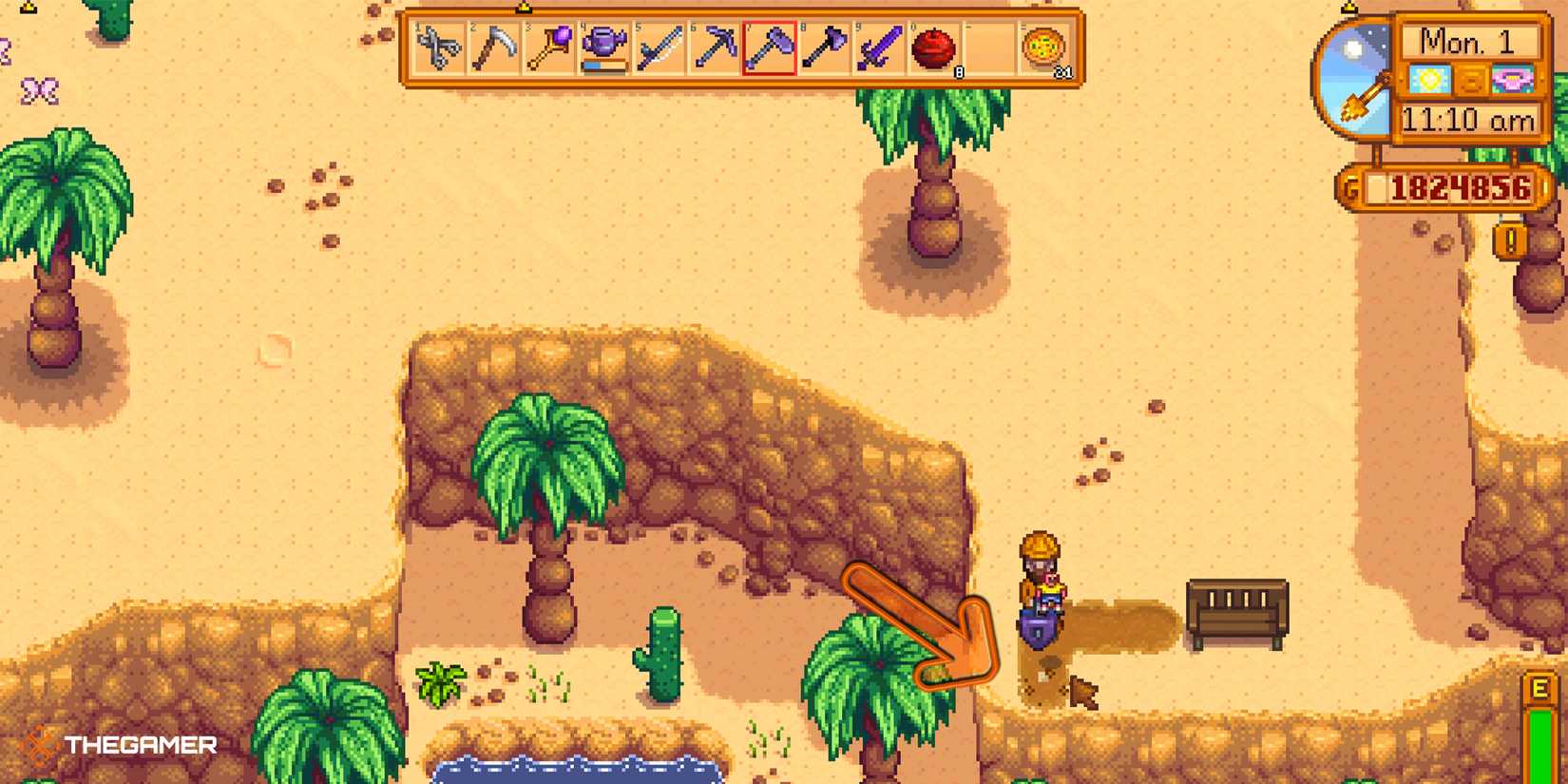Click the 11:10 am time display
The width and height of the screenshot is (1568, 784).
1467,122
